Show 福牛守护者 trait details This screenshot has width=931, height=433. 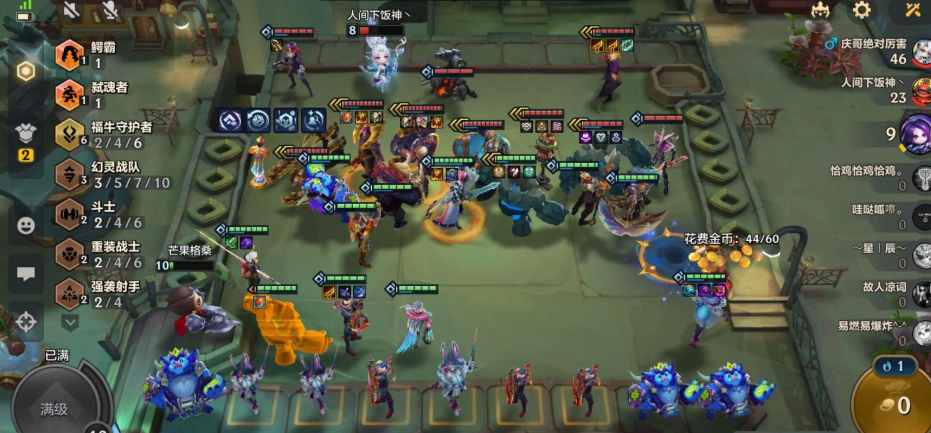tap(105, 134)
